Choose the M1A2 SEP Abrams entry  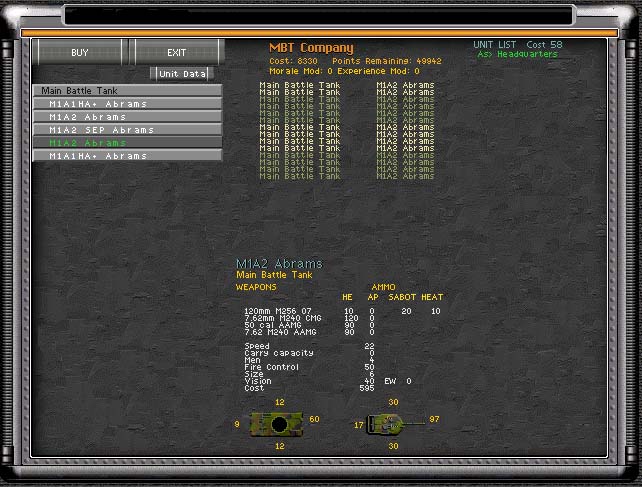[x=126, y=129]
